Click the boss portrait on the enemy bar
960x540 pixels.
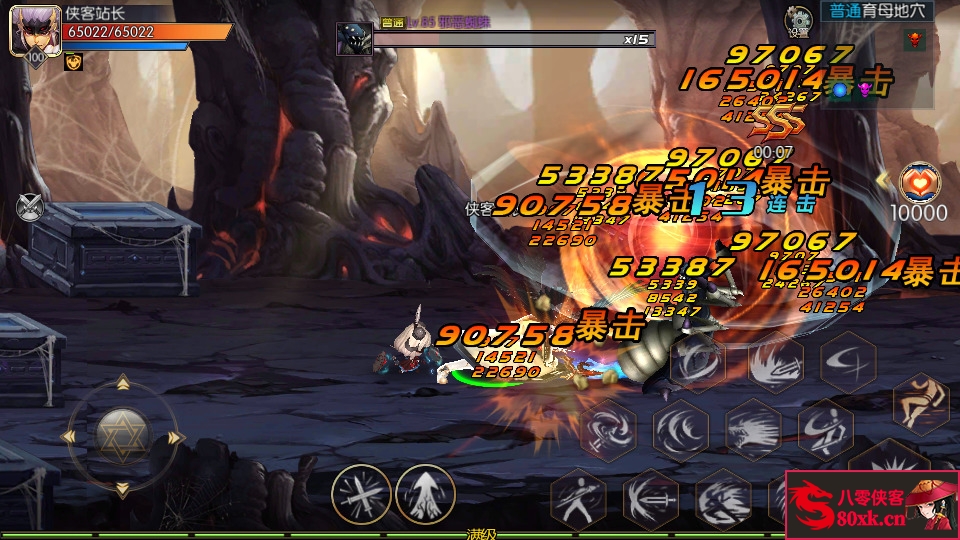(354, 38)
